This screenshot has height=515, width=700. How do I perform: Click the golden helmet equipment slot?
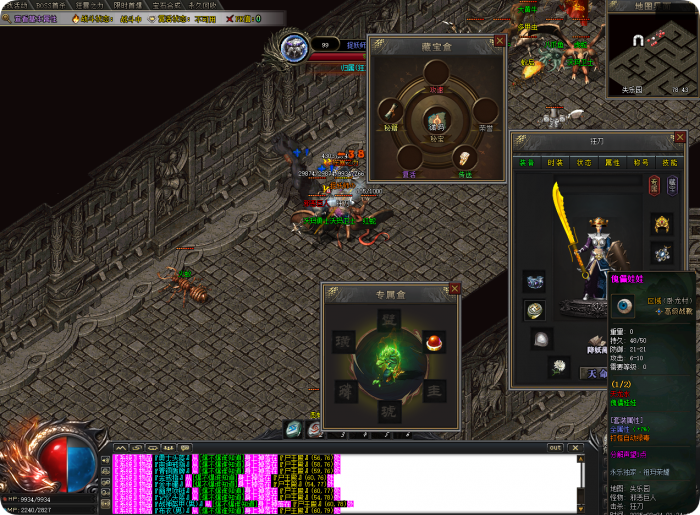[x=661, y=223]
